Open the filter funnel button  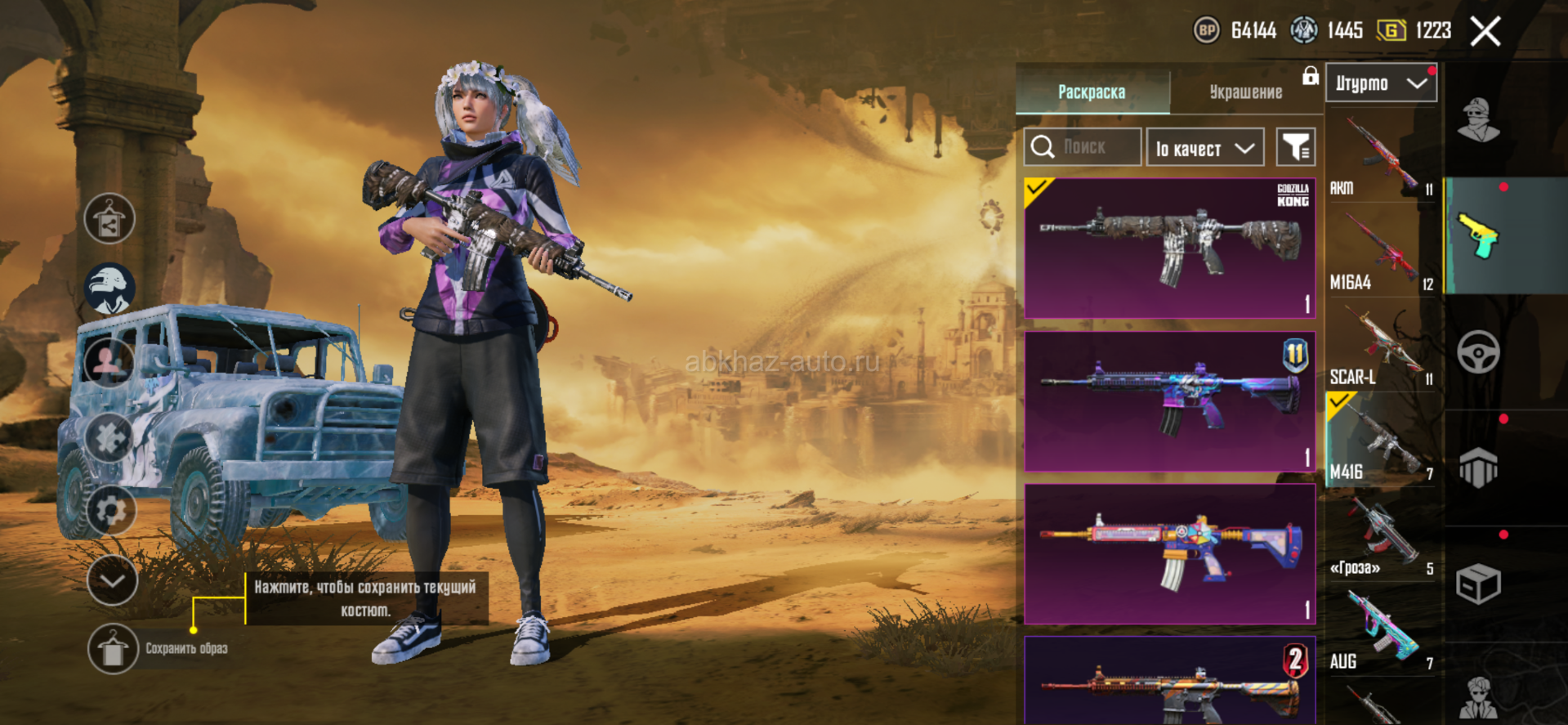coord(1296,147)
